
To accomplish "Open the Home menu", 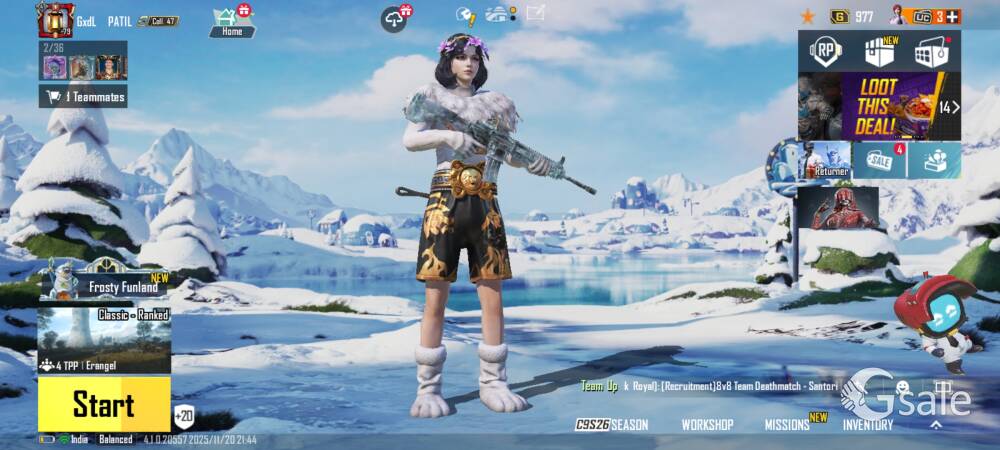I will point(232,20).
